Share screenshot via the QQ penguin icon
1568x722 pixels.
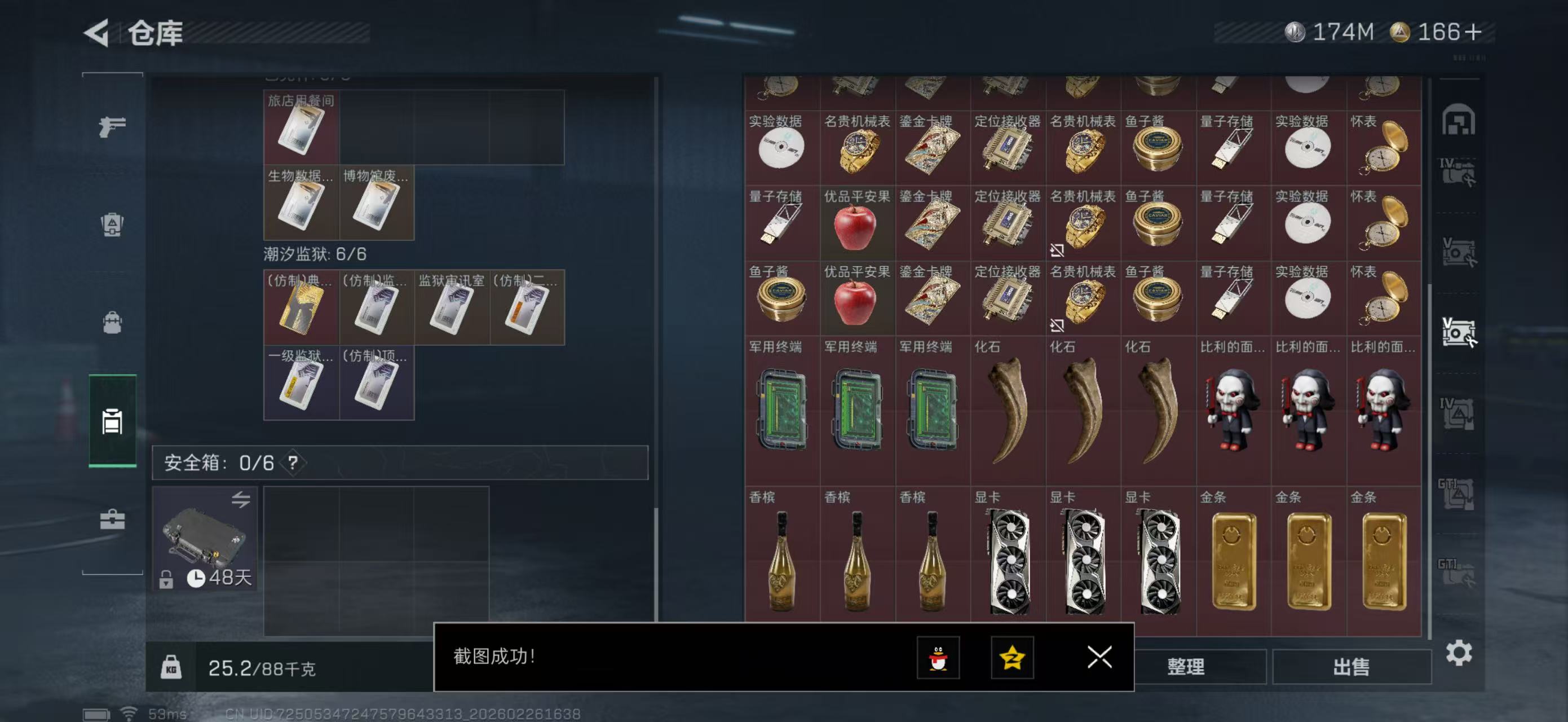pos(938,658)
